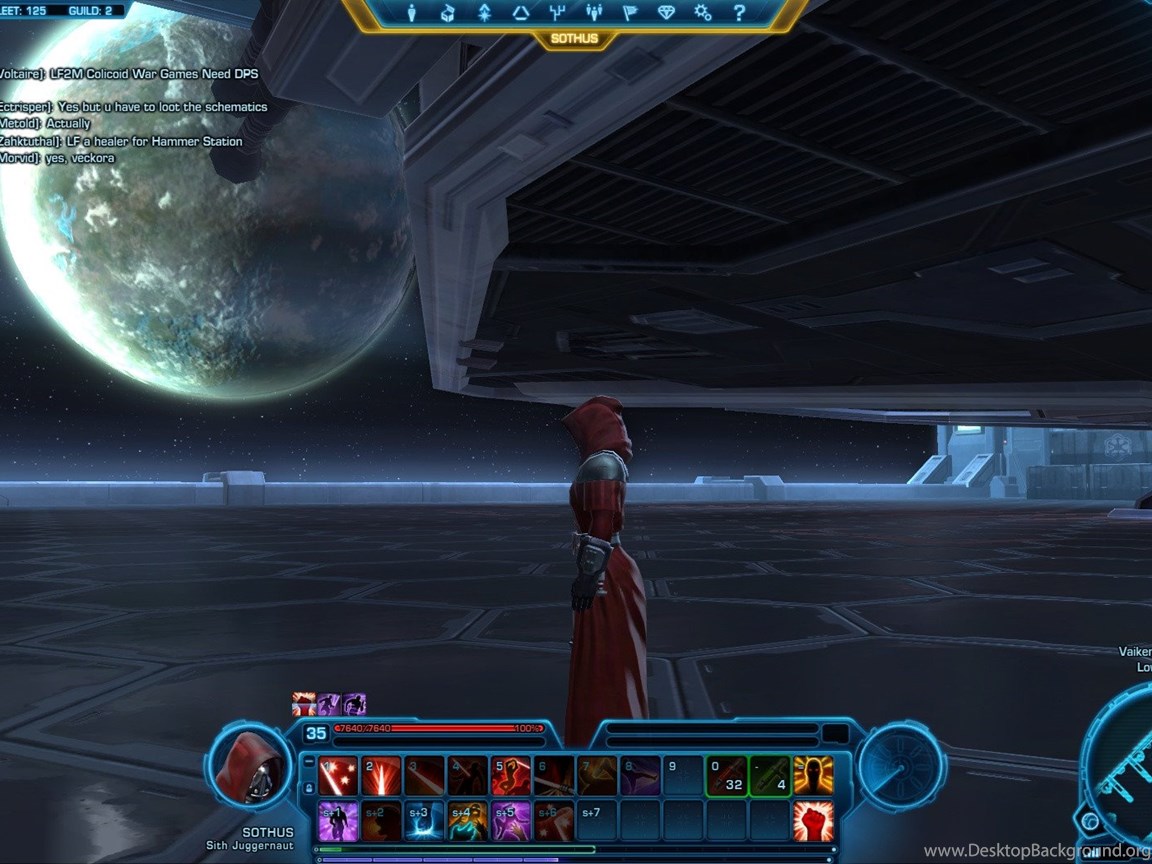Activate the purple s+1 ability
1152x864 pixels.
click(x=338, y=821)
